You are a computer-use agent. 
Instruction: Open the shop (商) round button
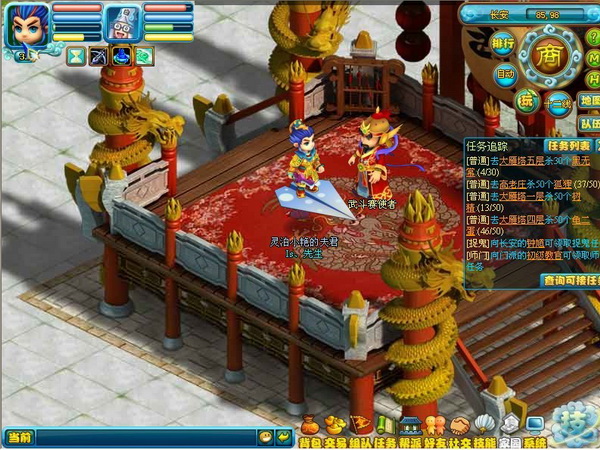click(546, 52)
